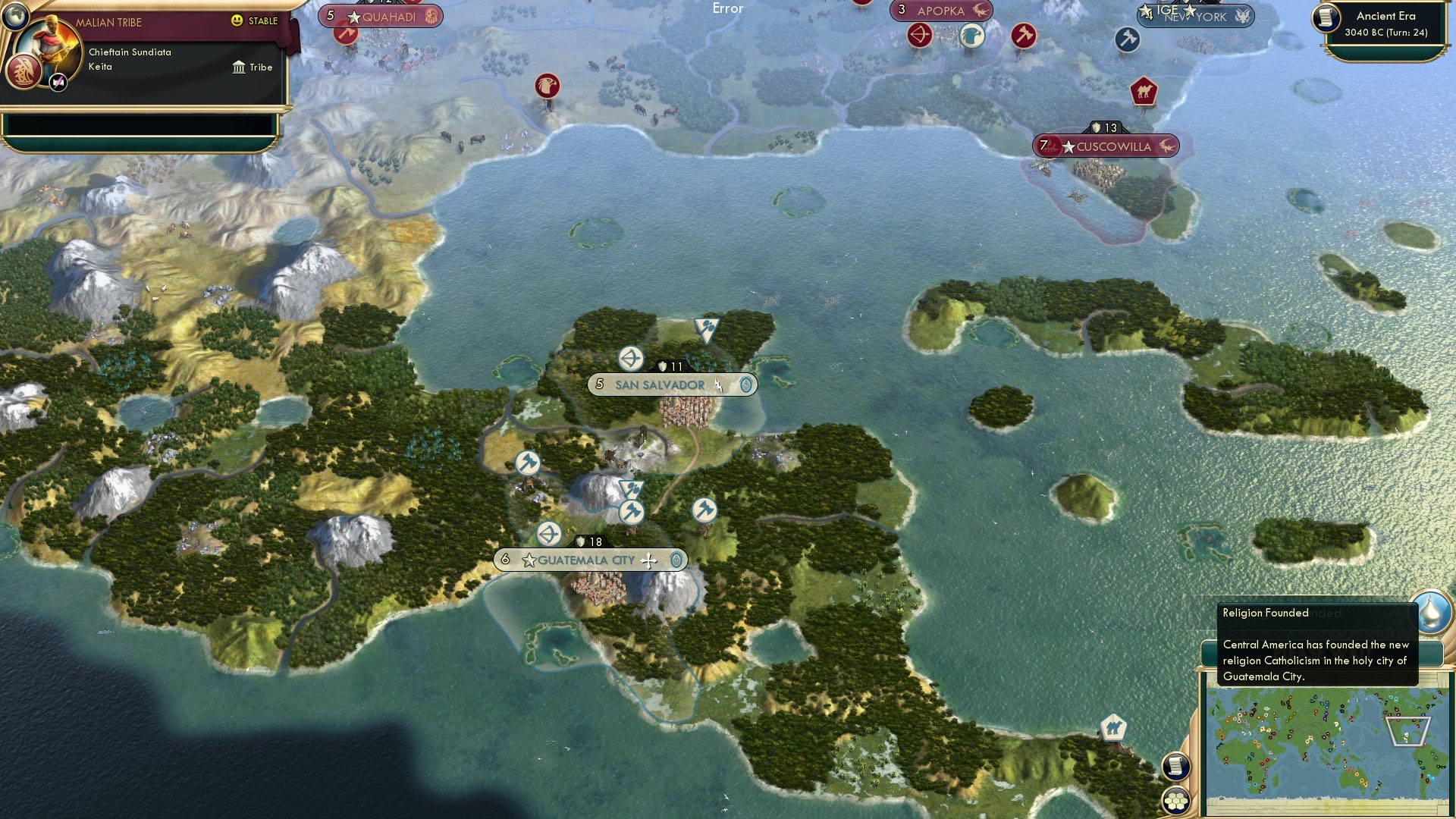Select the eagle scout unit near Apopka
1456x819 pixels.
click(973, 34)
